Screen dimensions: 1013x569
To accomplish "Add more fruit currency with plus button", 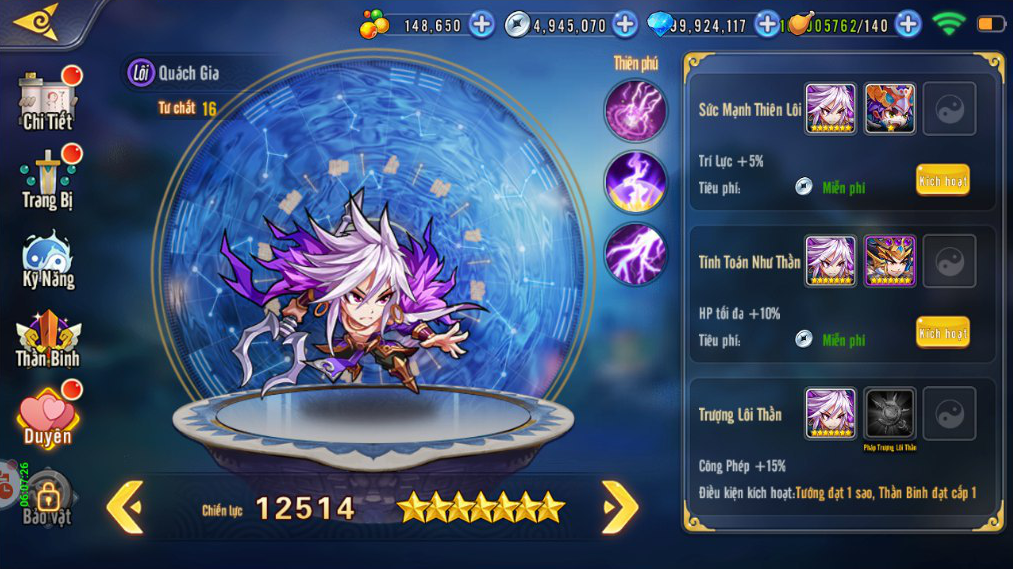I will click(x=481, y=24).
